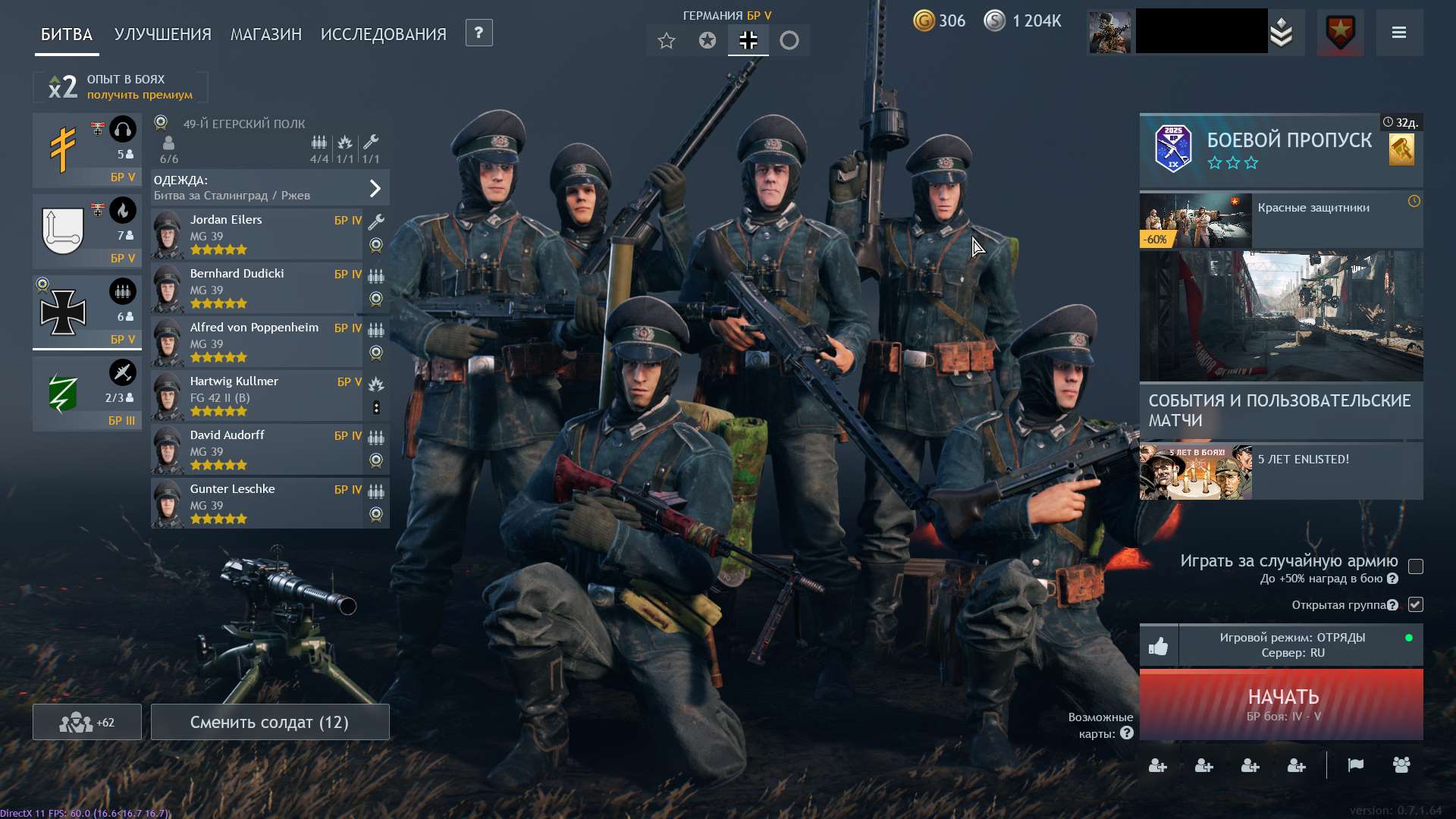Toggle Играть за случайную армию checkbox

(x=1415, y=566)
